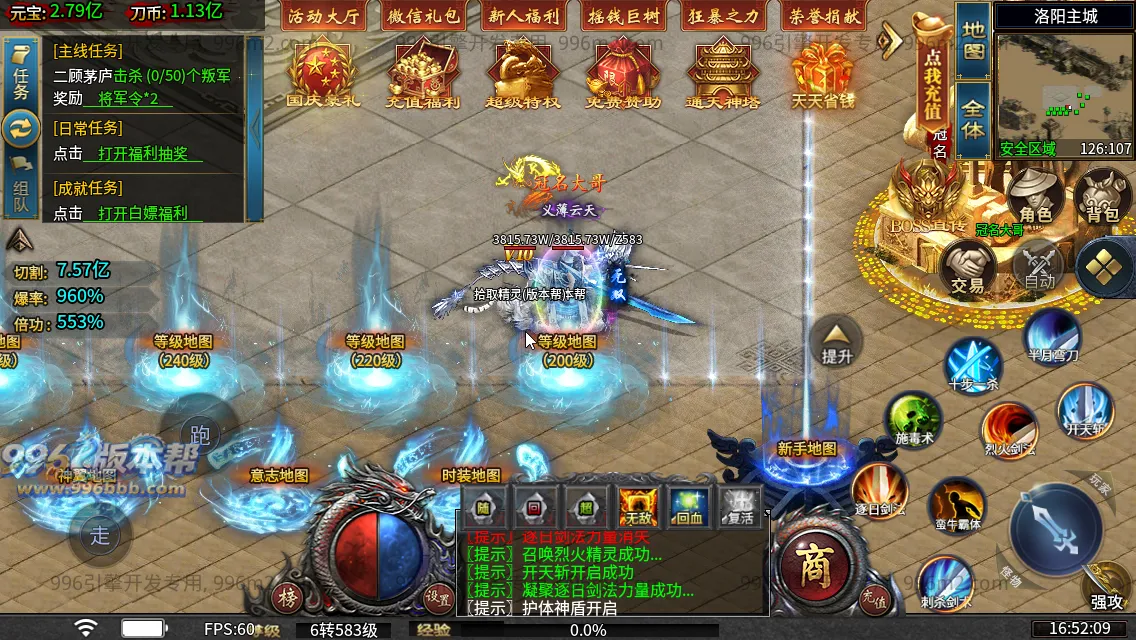Open the 角色 character panel

(x=1035, y=196)
